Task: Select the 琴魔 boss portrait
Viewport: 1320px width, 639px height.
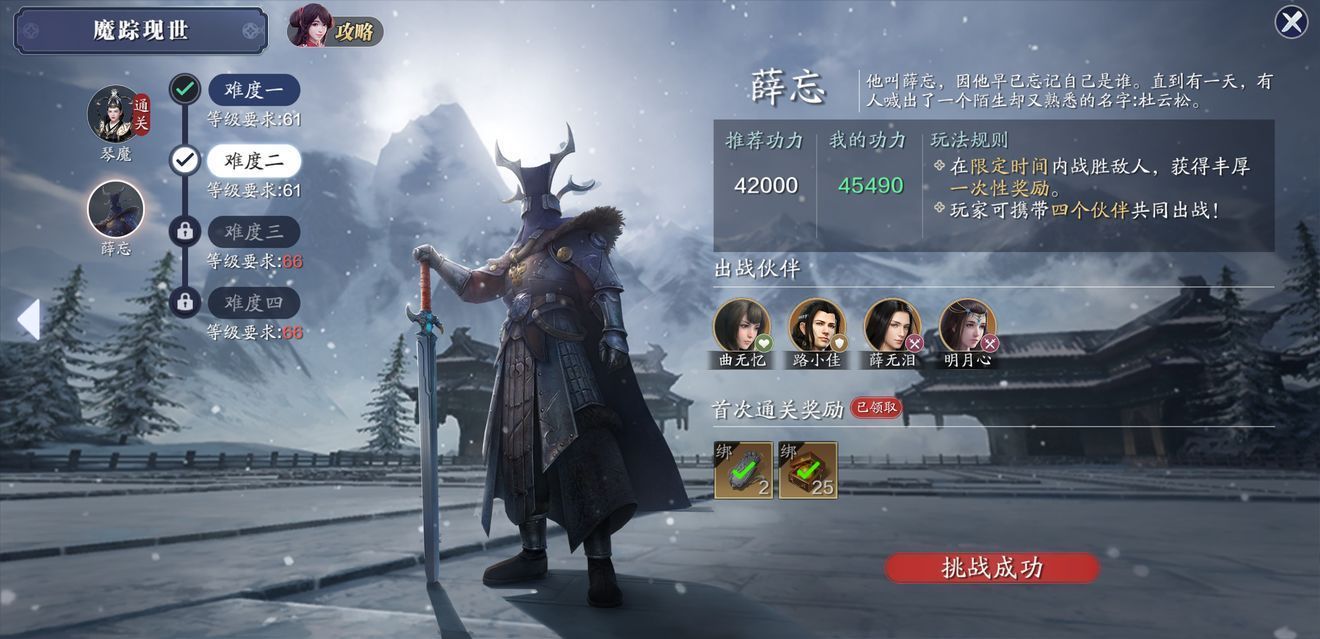Action: click(x=116, y=114)
